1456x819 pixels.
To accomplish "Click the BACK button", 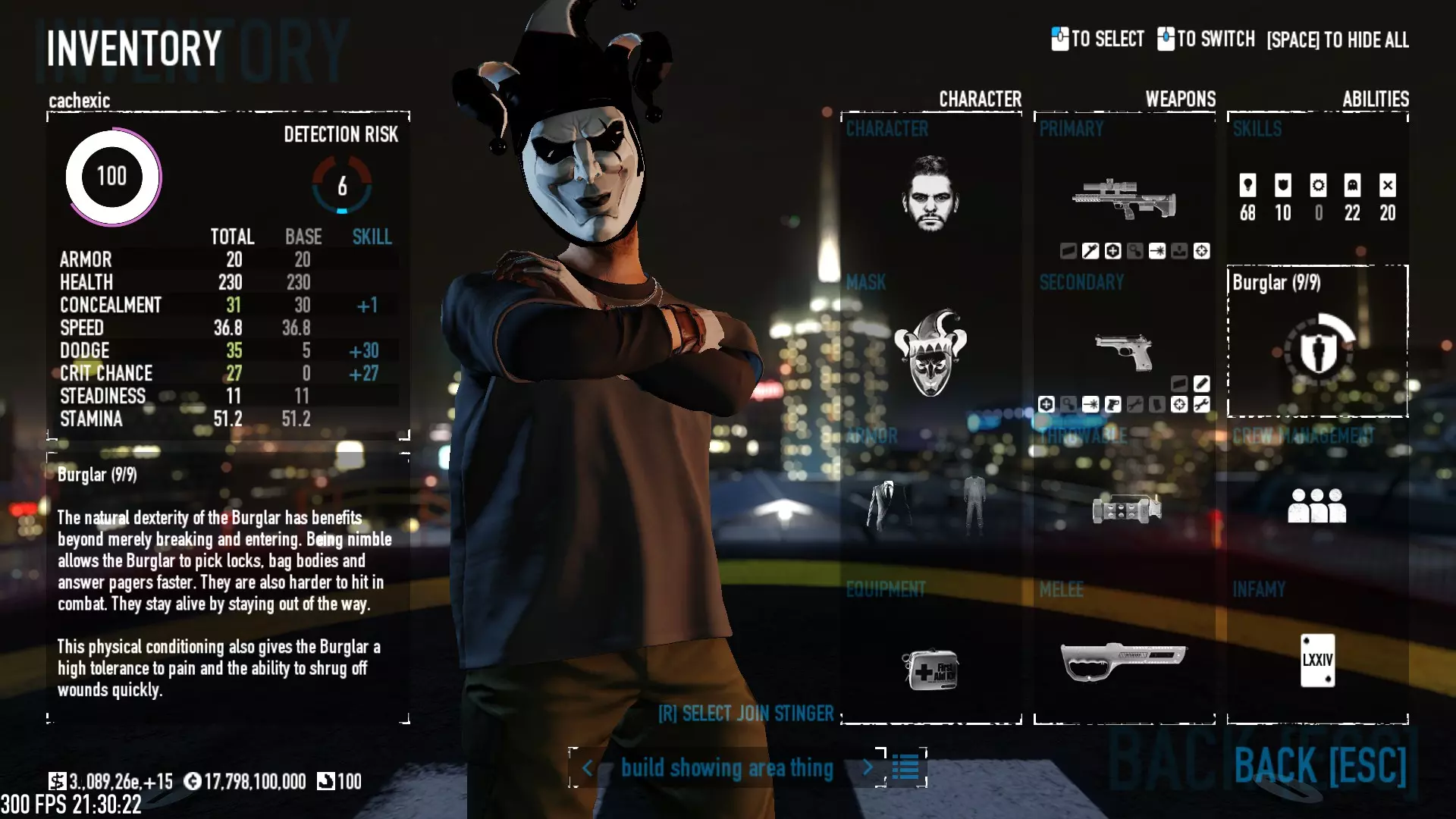I will pyautogui.click(x=1320, y=766).
